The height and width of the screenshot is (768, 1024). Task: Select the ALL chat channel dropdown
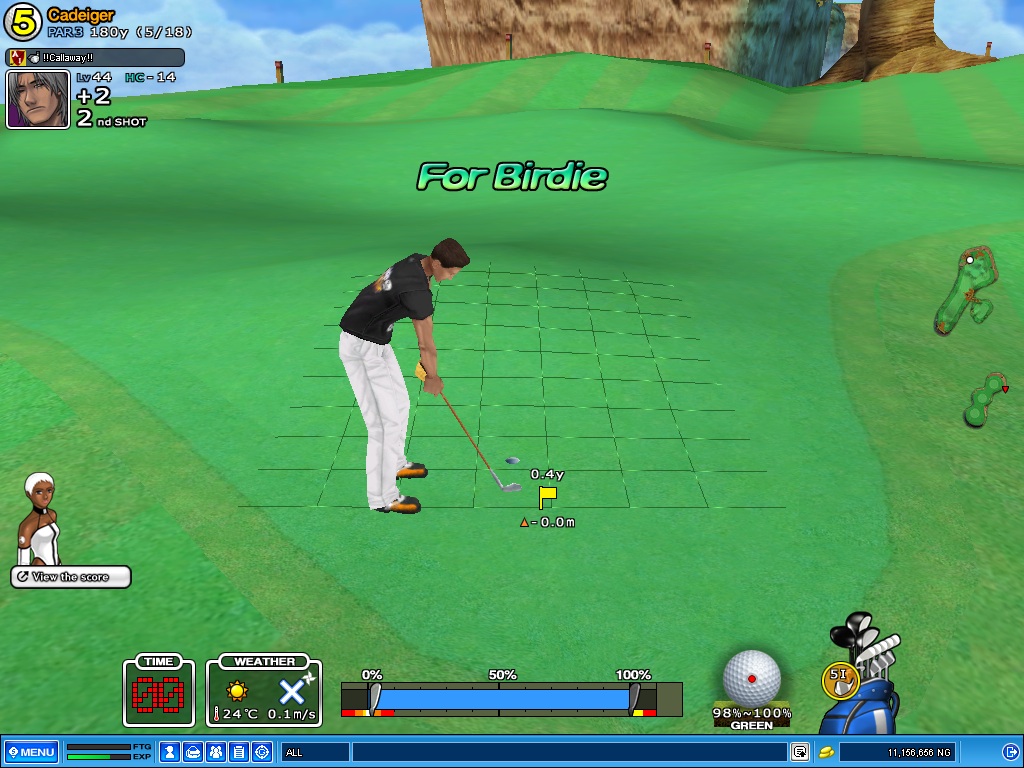pyautogui.click(x=314, y=752)
